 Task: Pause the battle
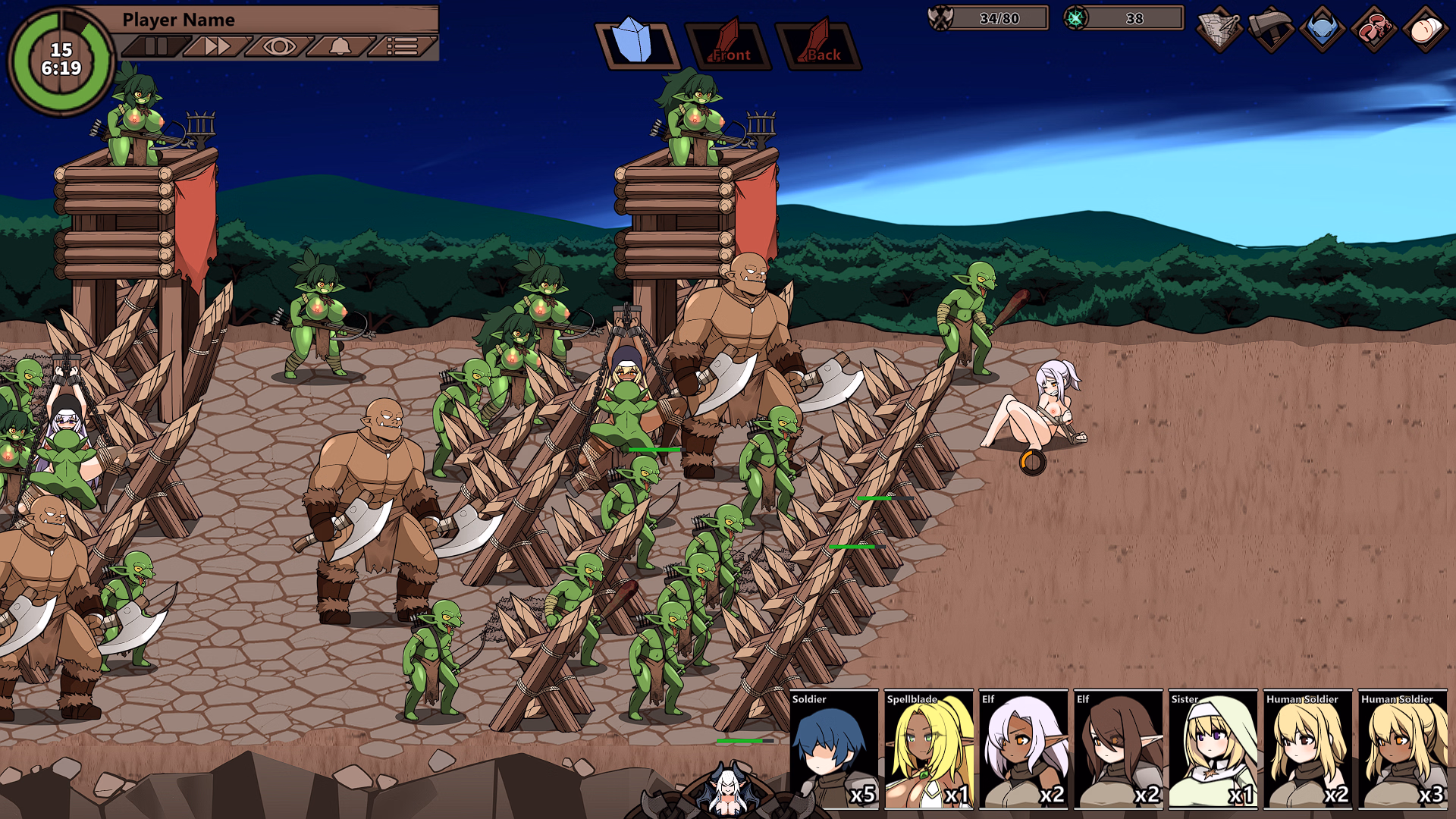tap(156, 46)
